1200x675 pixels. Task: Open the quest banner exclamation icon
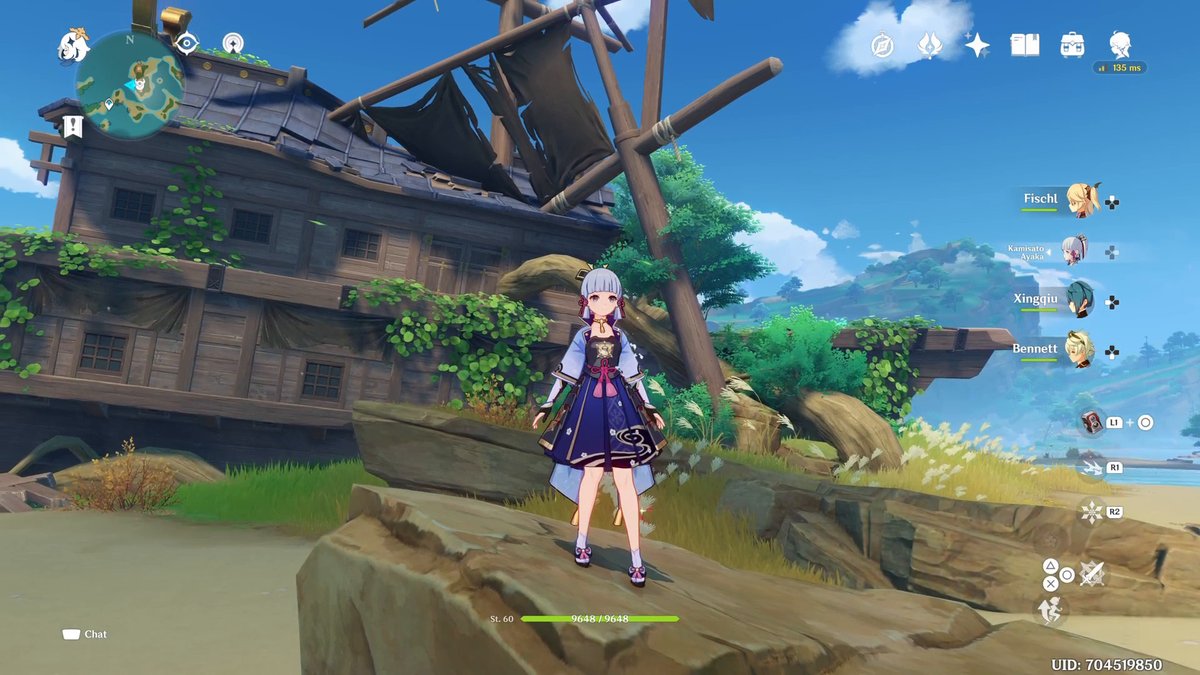[x=72, y=126]
